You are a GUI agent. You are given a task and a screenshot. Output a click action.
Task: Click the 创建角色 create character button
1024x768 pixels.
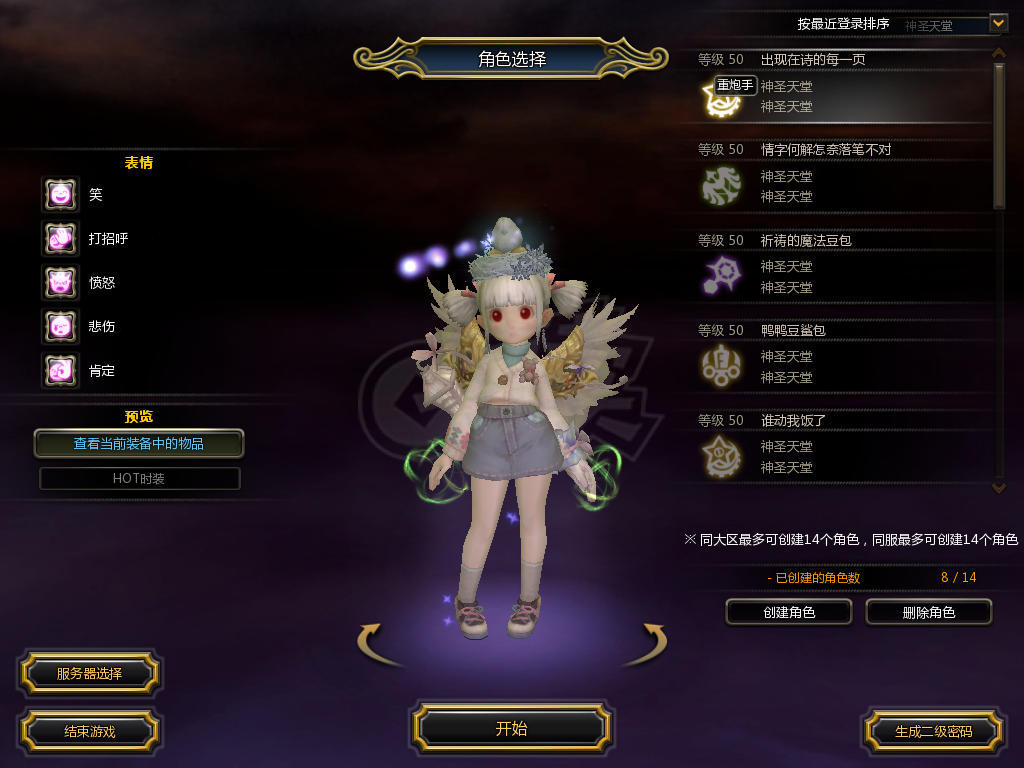[788, 612]
